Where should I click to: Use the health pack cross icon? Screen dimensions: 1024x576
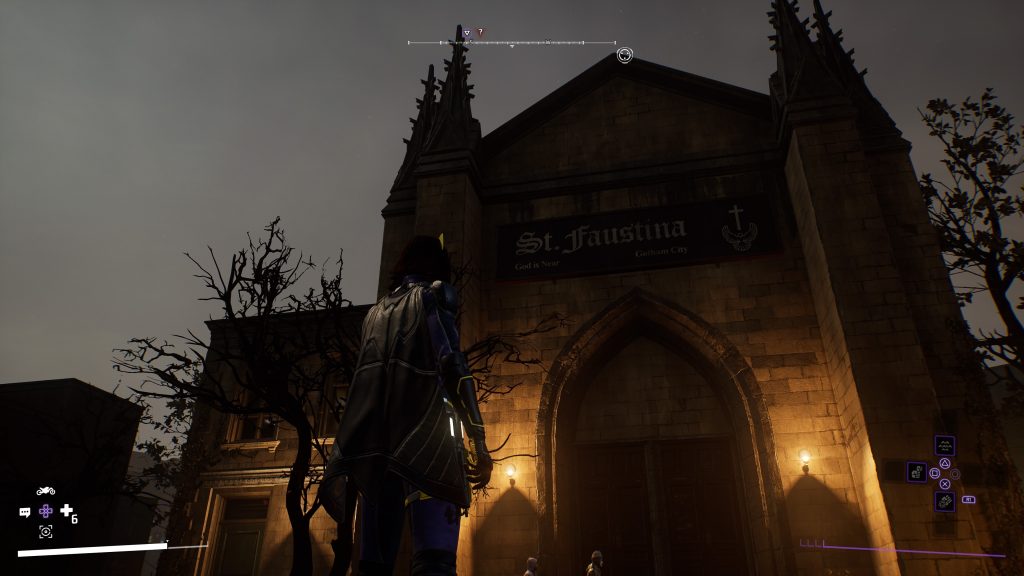[66, 511]
